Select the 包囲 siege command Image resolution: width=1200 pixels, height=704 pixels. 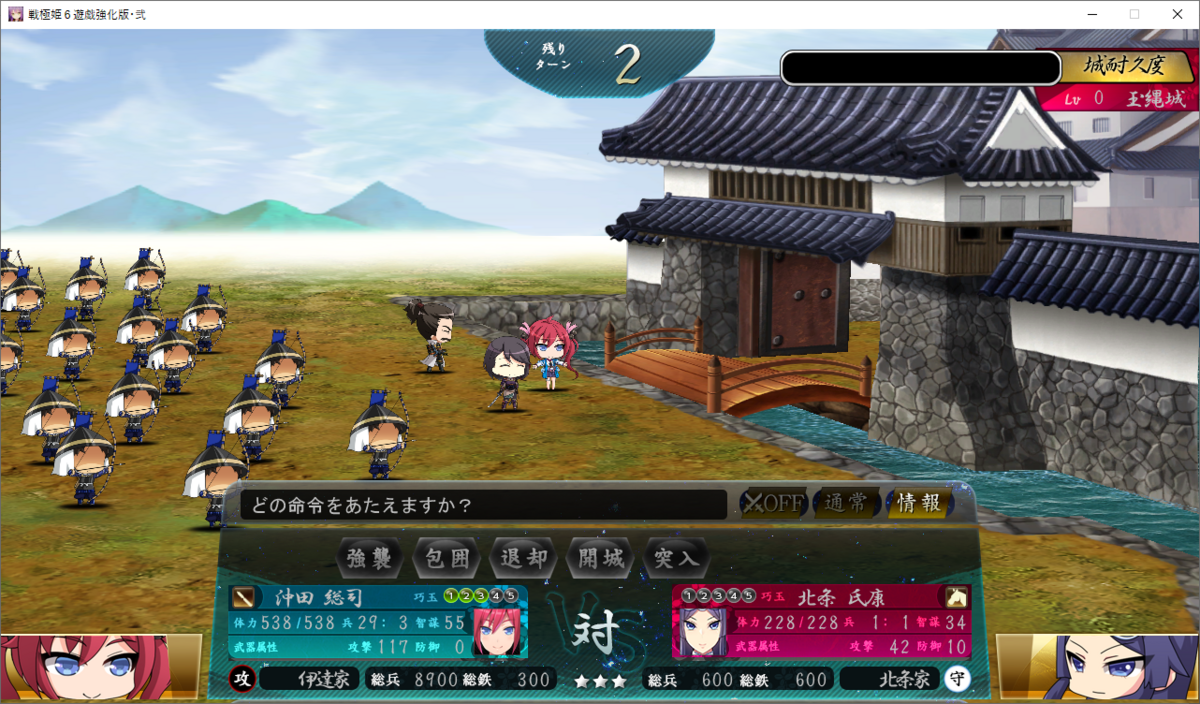447,558
